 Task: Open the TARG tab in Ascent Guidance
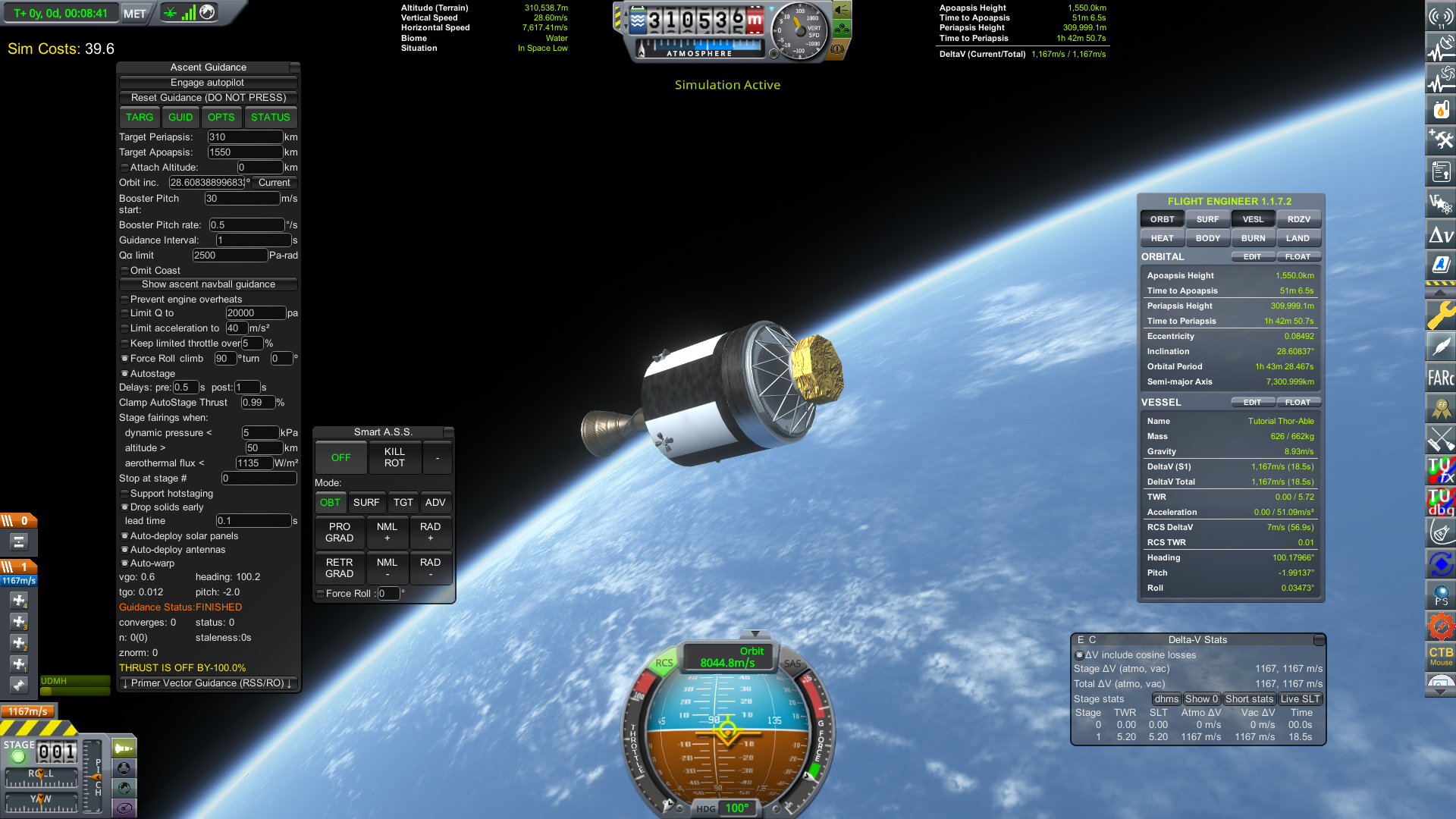coord(140,118)
